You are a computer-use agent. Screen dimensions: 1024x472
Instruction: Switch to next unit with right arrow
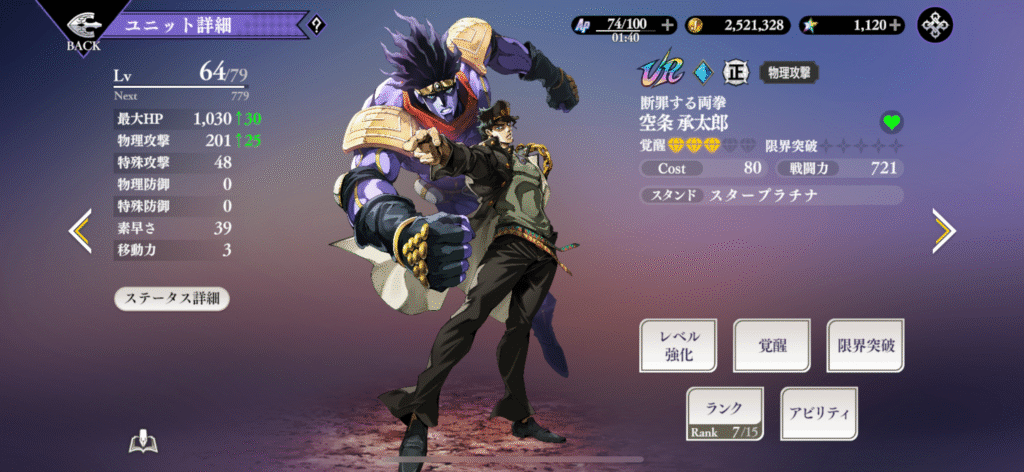click(943, 231)
